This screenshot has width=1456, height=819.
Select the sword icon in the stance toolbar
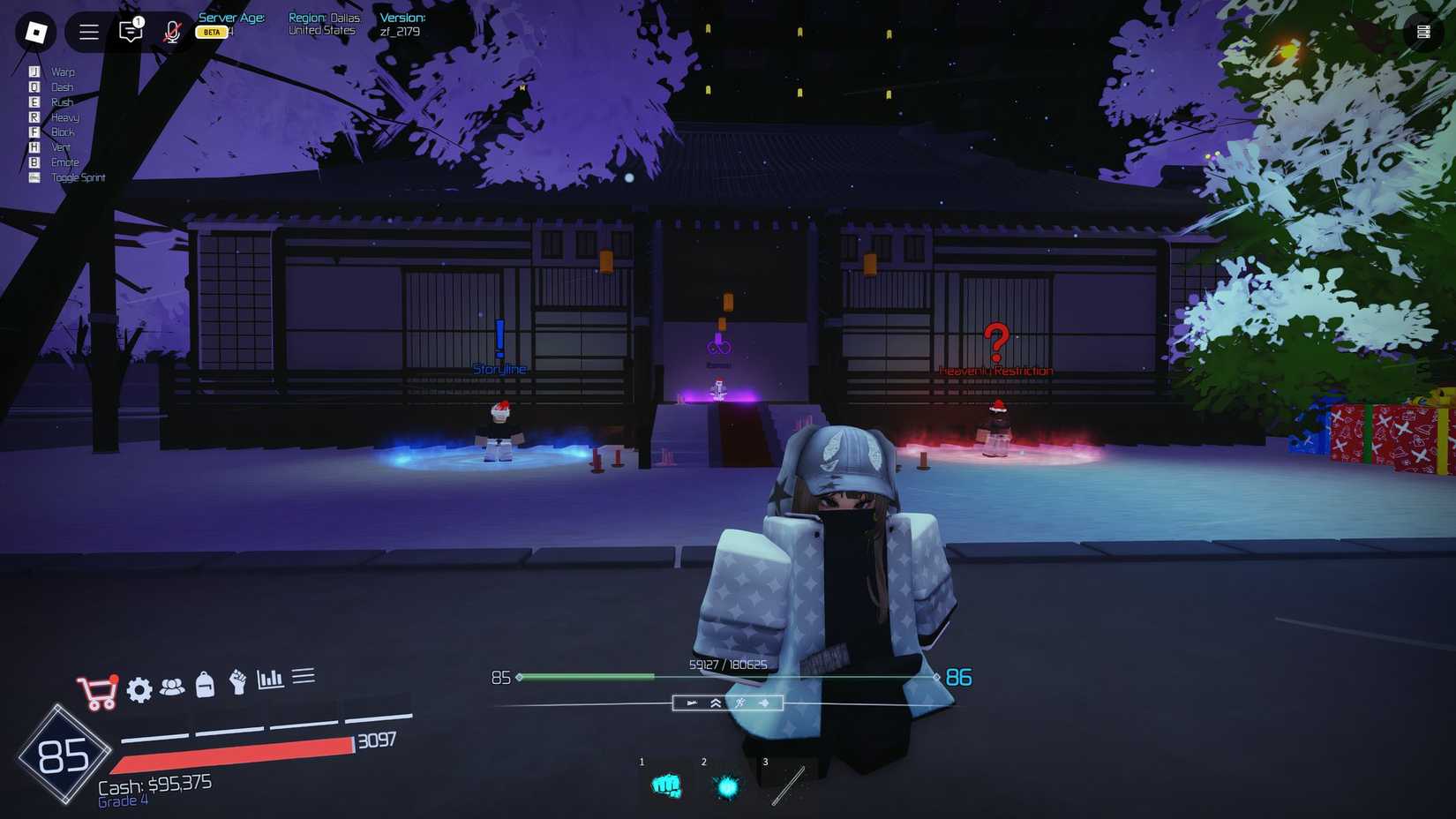click(691, 703)
